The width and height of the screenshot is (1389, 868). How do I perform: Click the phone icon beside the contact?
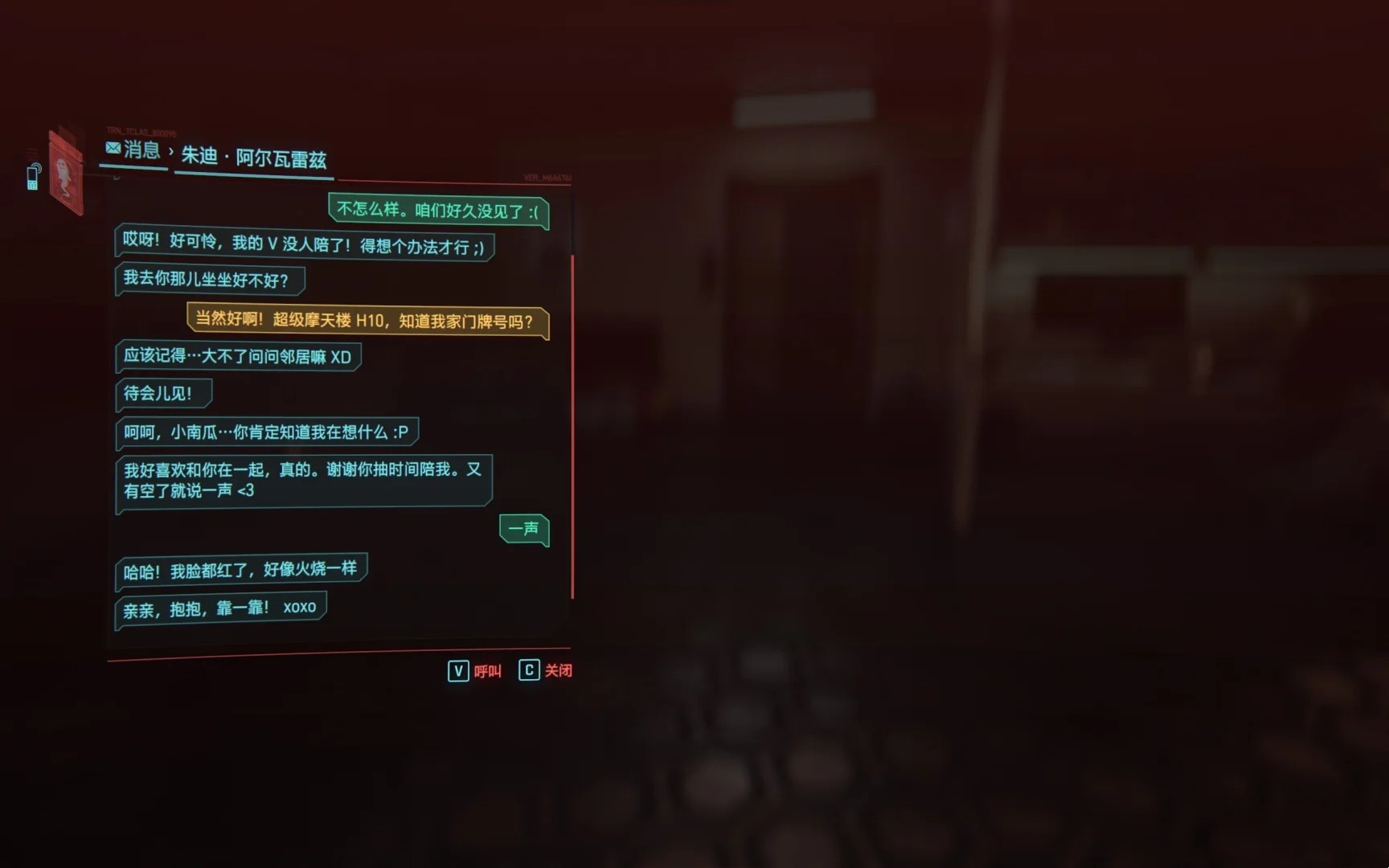[x=33, y=177]
